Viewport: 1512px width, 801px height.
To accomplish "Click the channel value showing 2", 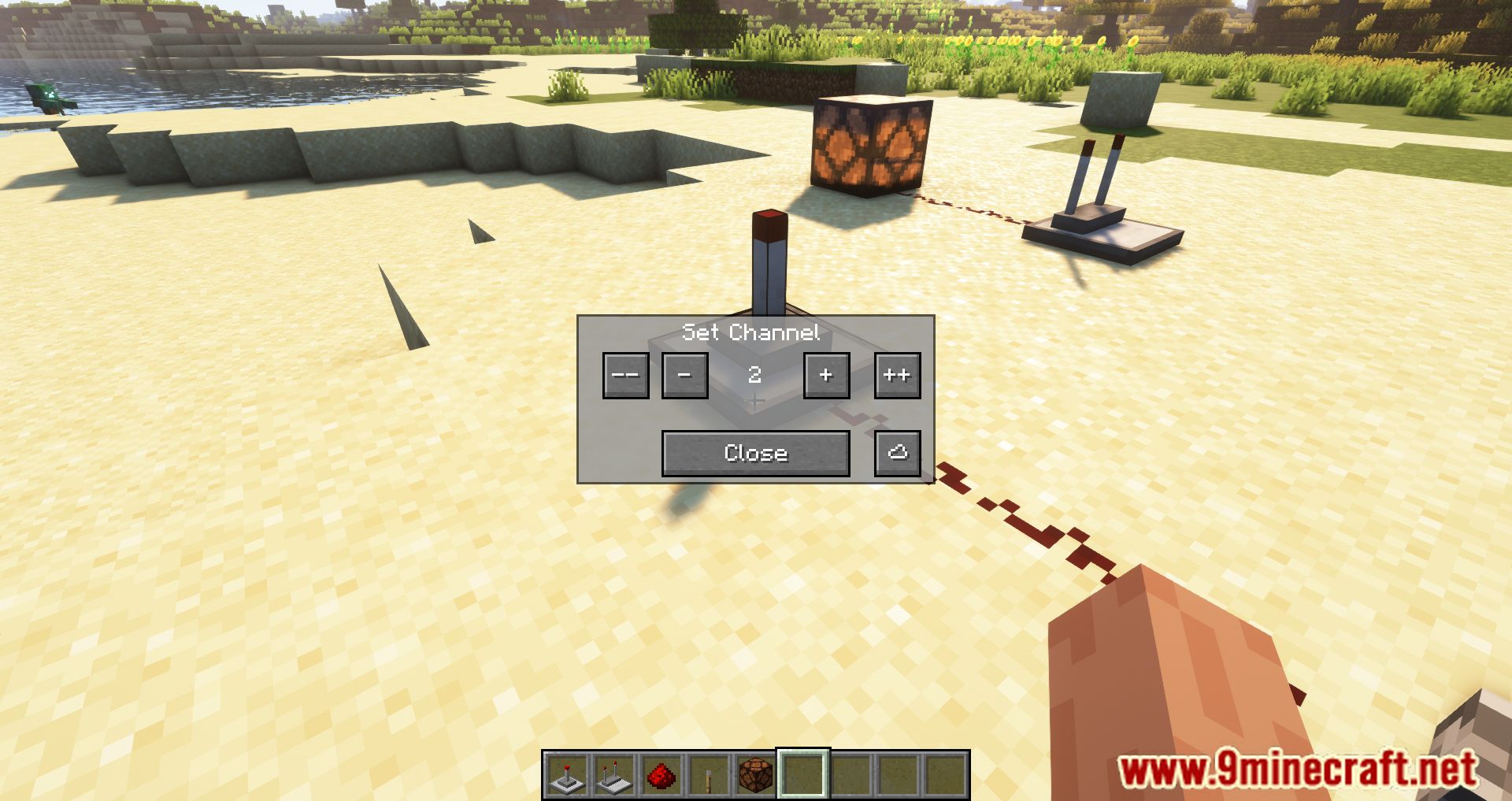I will tap(754, 376).
